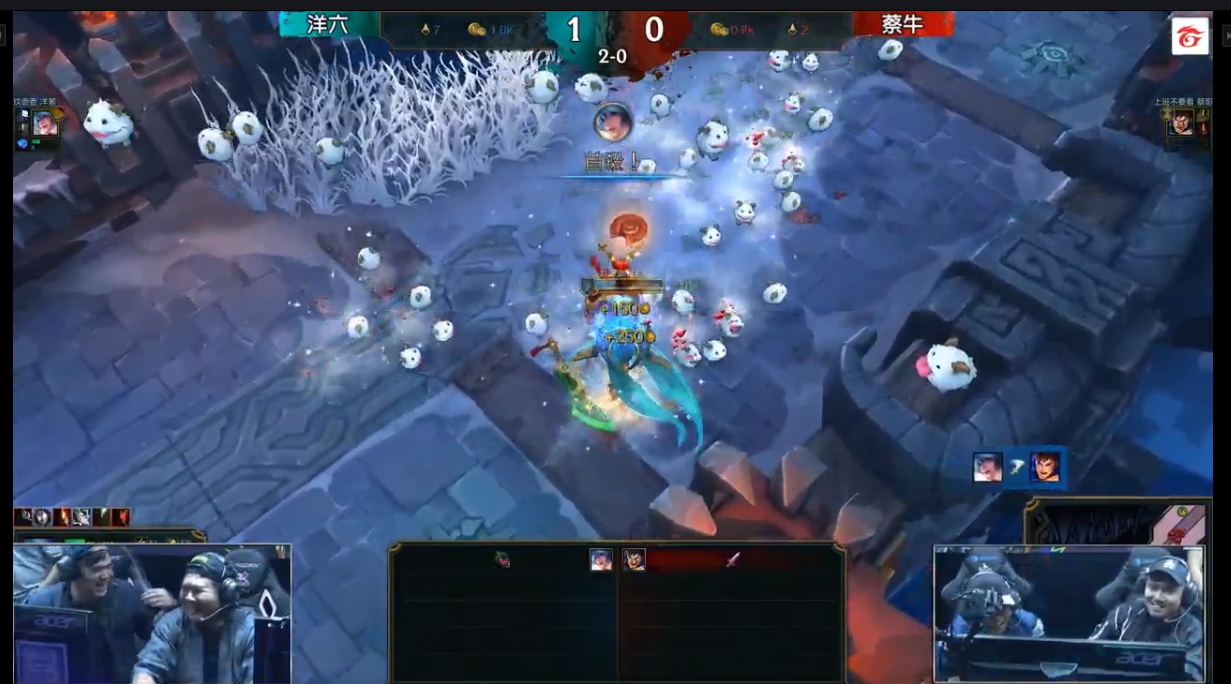Viewport: 1231px width, 684px height.
Task: Click the first blood announcement portrait
Action: click(x=612, y=122)
